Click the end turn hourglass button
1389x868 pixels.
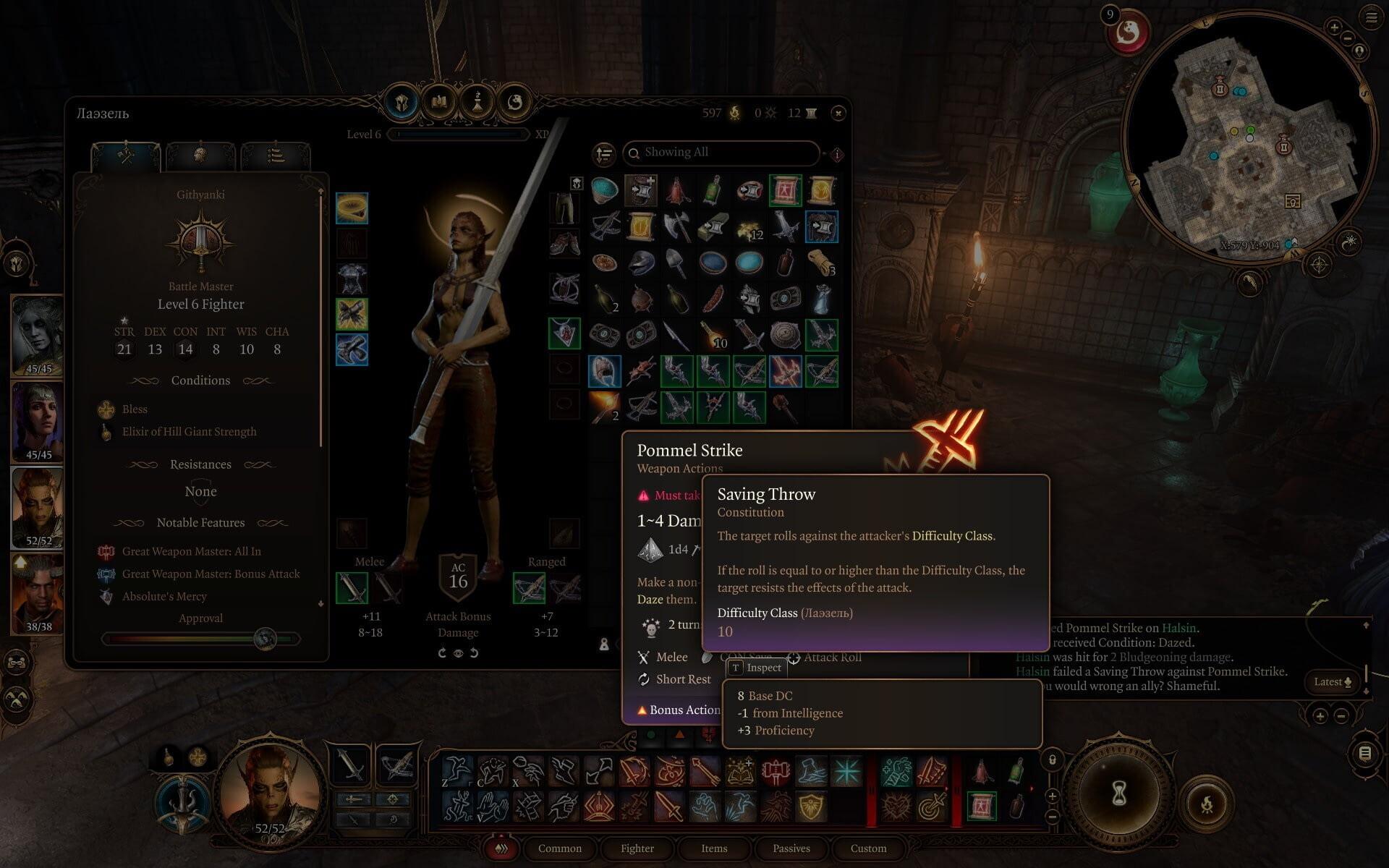coord(1118,793)
